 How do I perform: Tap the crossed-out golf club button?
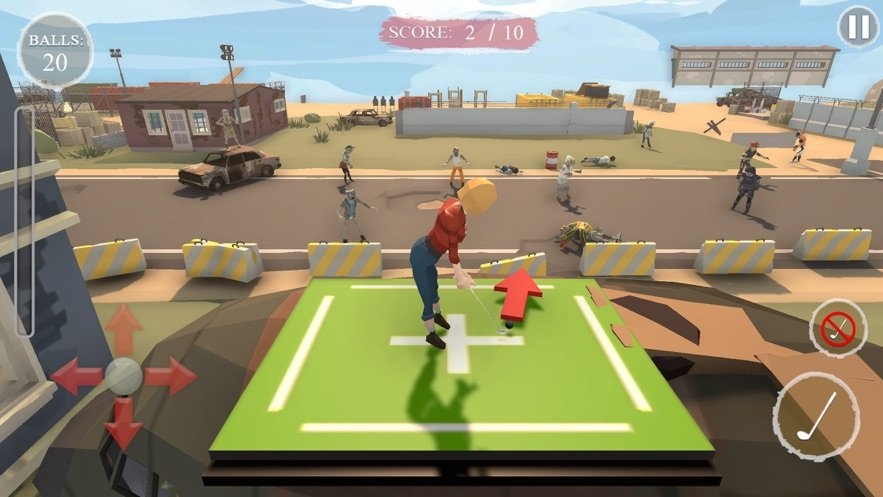837,326
